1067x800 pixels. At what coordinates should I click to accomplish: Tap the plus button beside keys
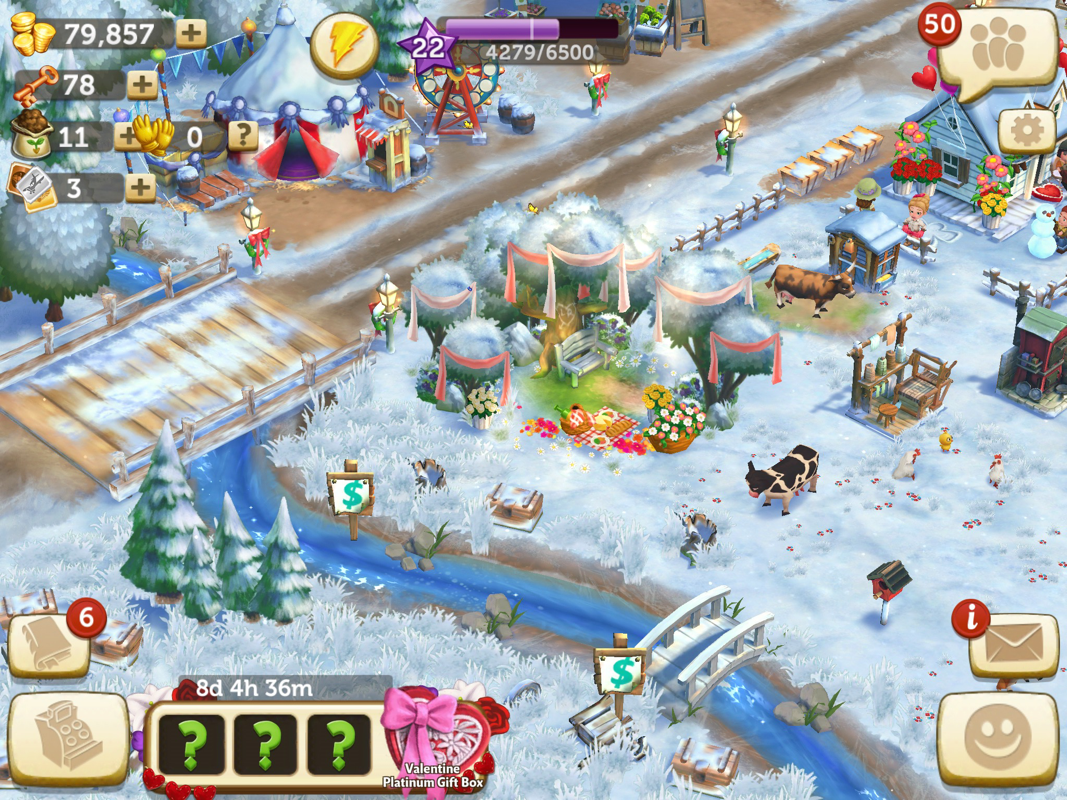point(142,84)
